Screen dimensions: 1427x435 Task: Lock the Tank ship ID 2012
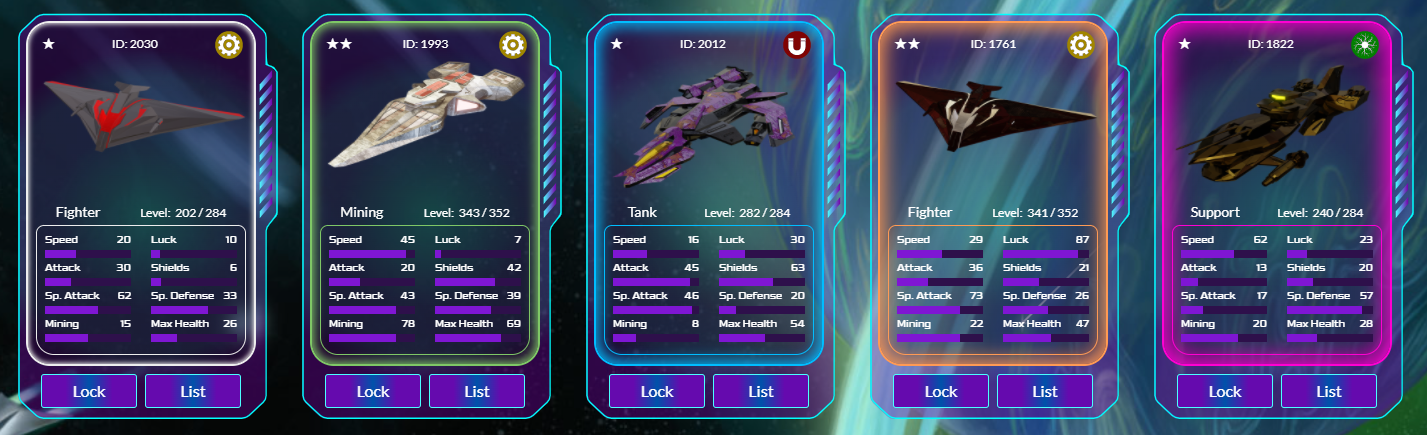[657, 391]
